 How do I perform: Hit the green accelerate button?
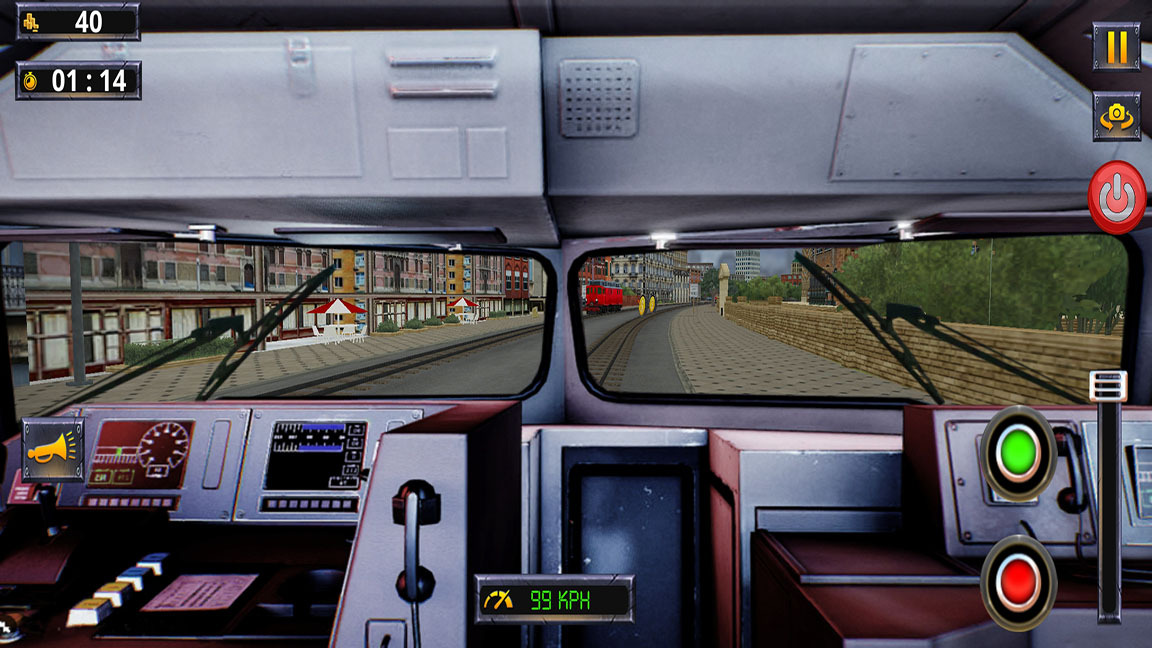(1018, 453)
